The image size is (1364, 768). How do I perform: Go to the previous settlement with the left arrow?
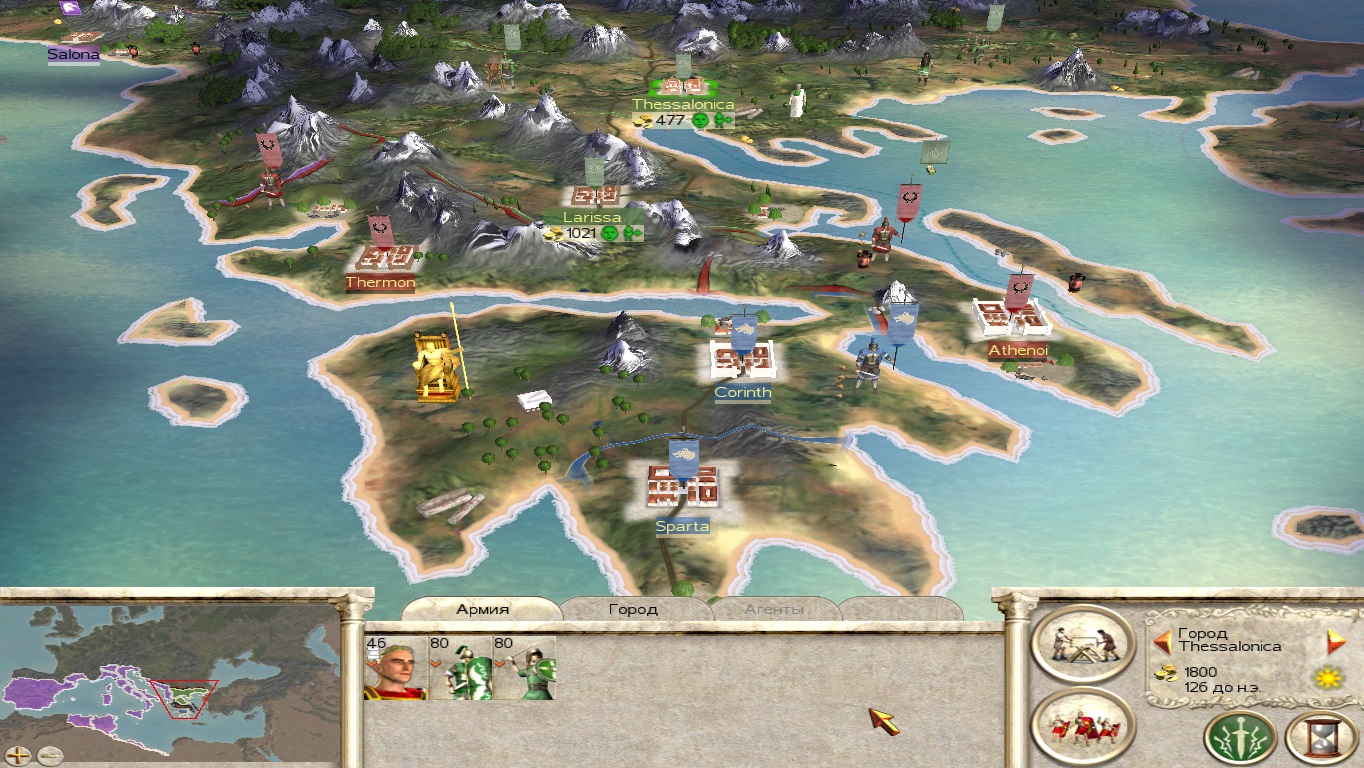point(1162,641)
